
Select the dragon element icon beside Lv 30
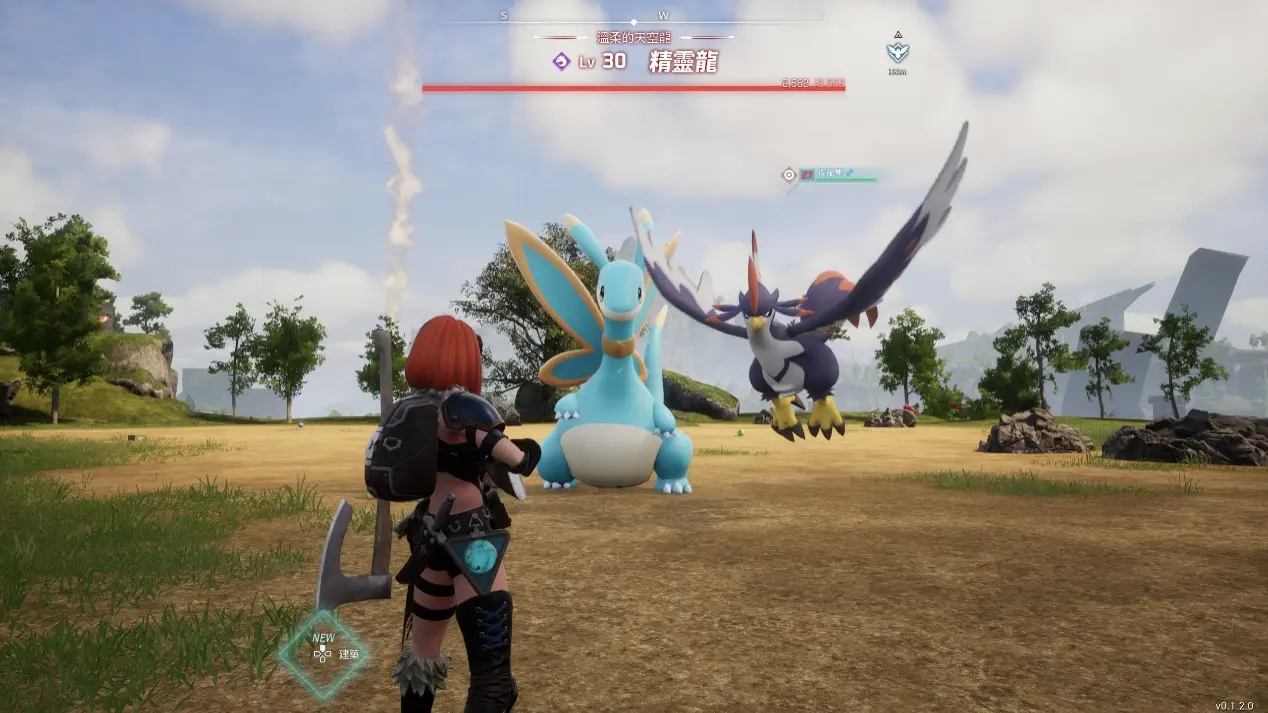561,62
